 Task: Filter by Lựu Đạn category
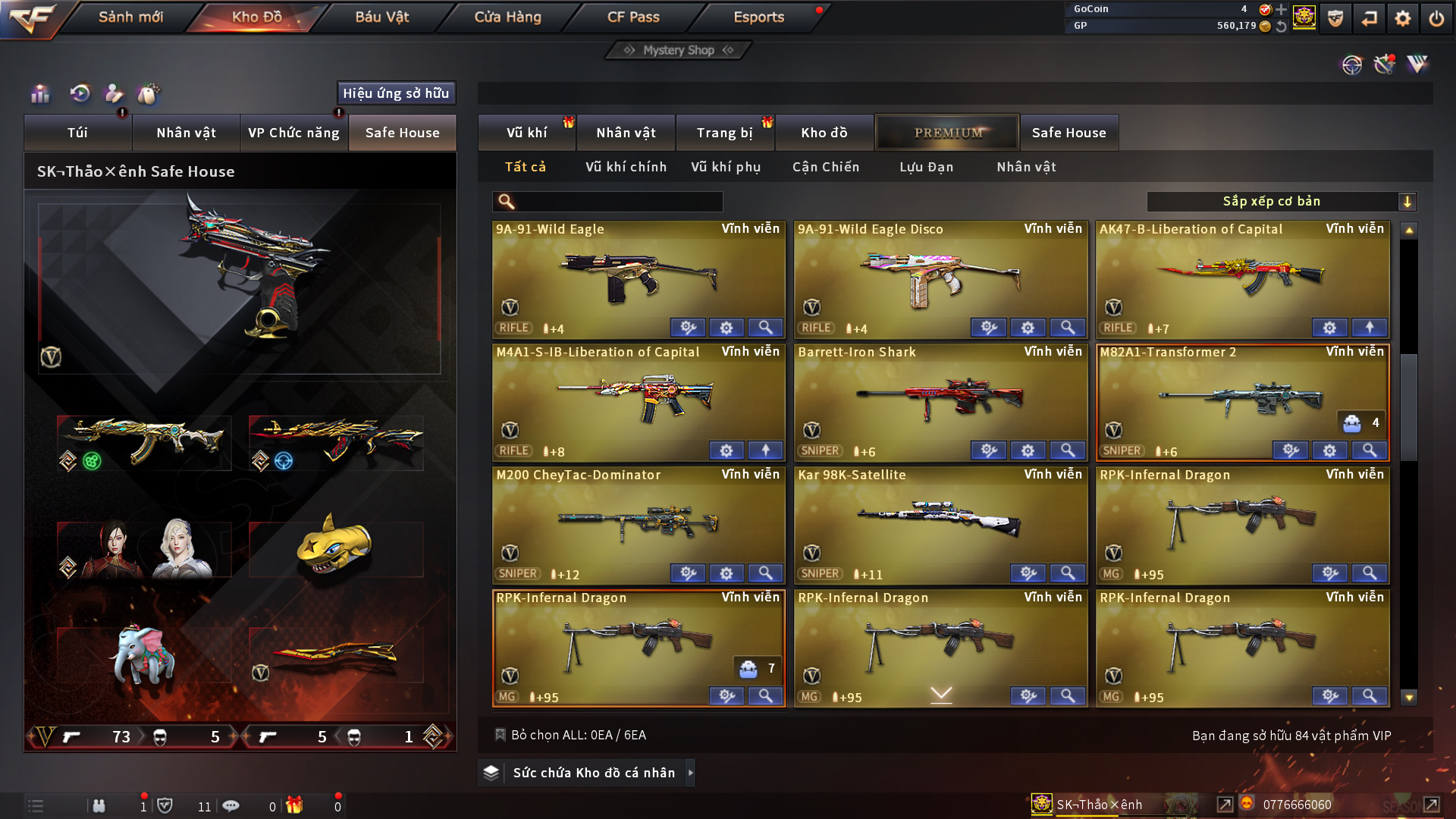(x=926, y=167)
